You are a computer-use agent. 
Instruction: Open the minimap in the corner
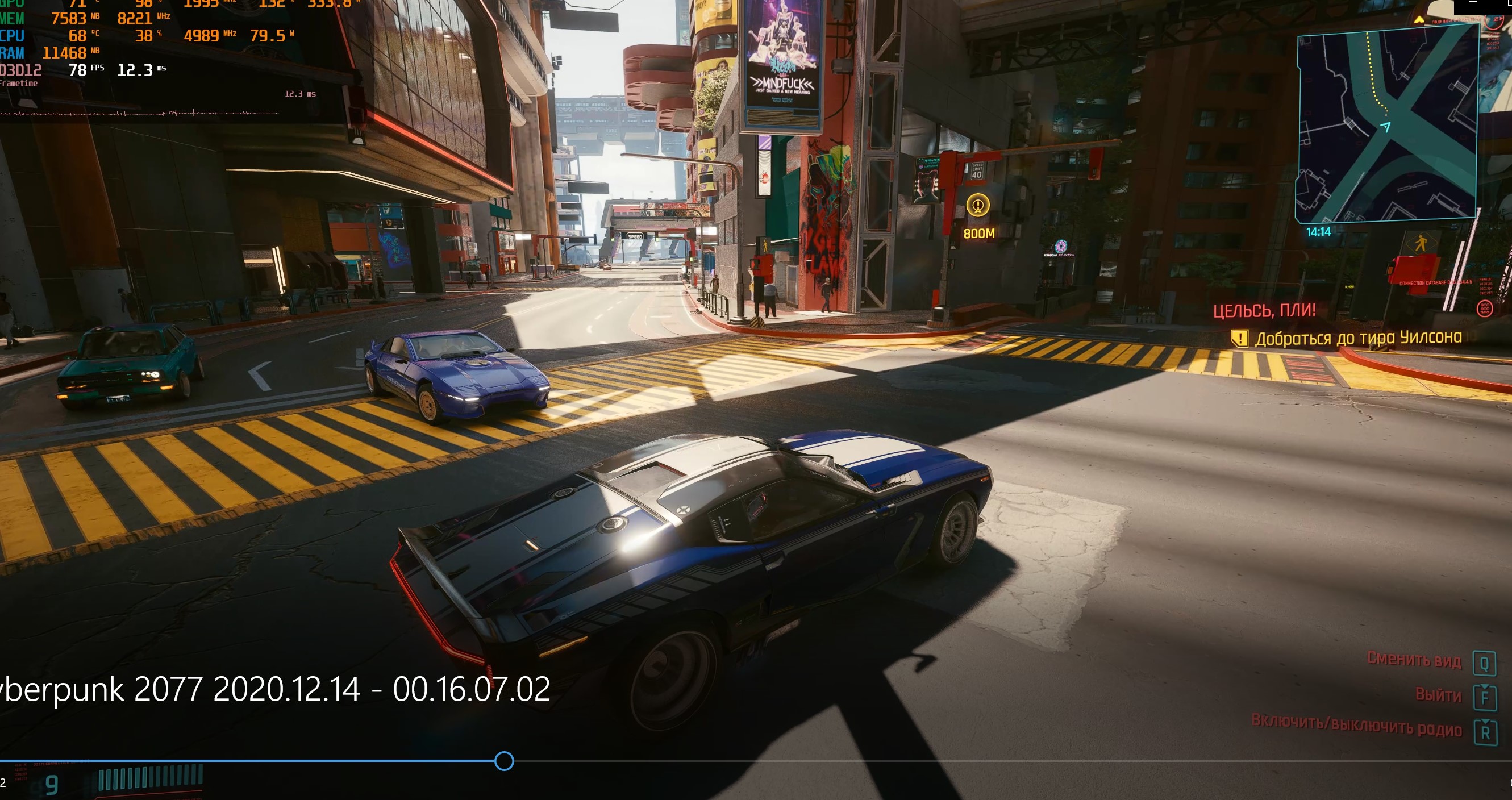coord(1386,125)
